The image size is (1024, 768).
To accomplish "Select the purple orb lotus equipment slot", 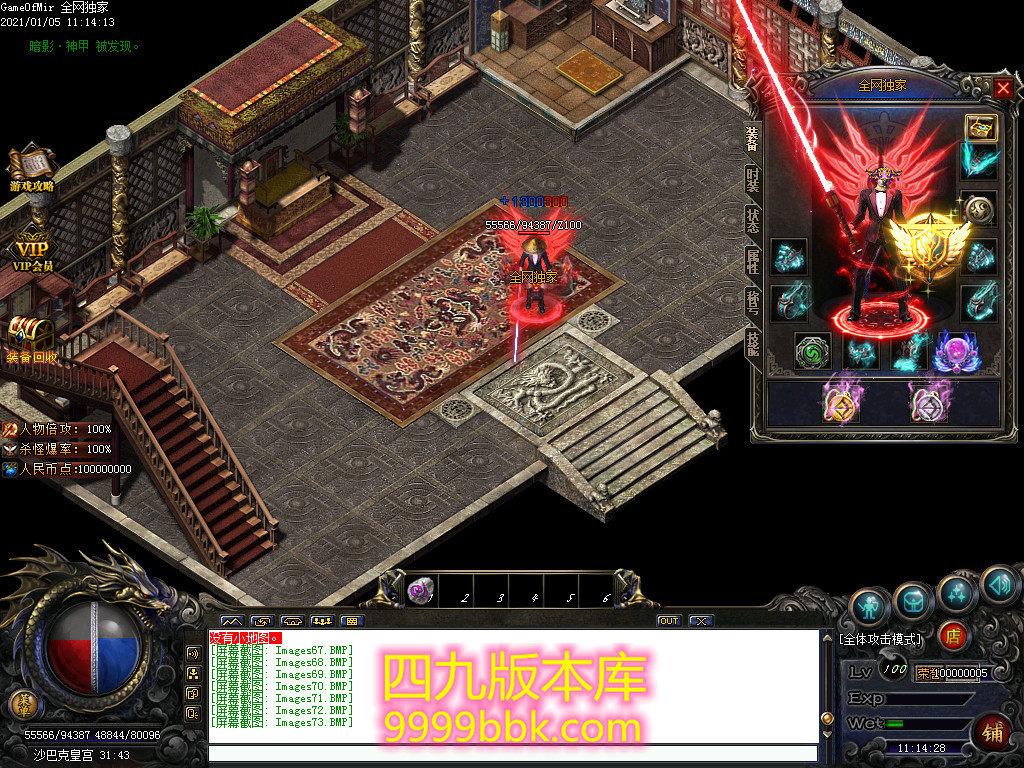I will (x=953, y=352).
